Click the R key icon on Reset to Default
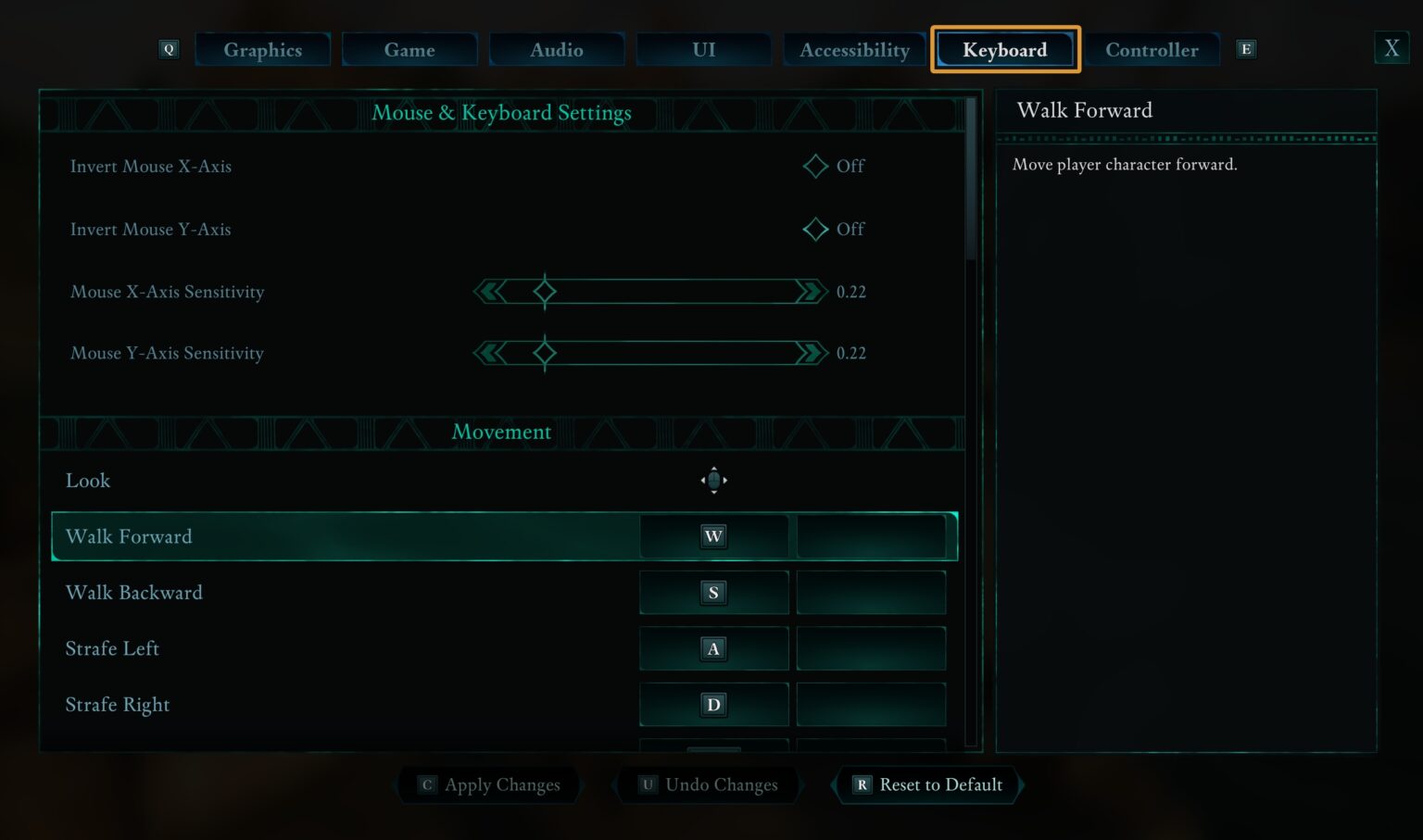Image resolution: width=1423 pixels, height=840 pixels. click(862, 784)
